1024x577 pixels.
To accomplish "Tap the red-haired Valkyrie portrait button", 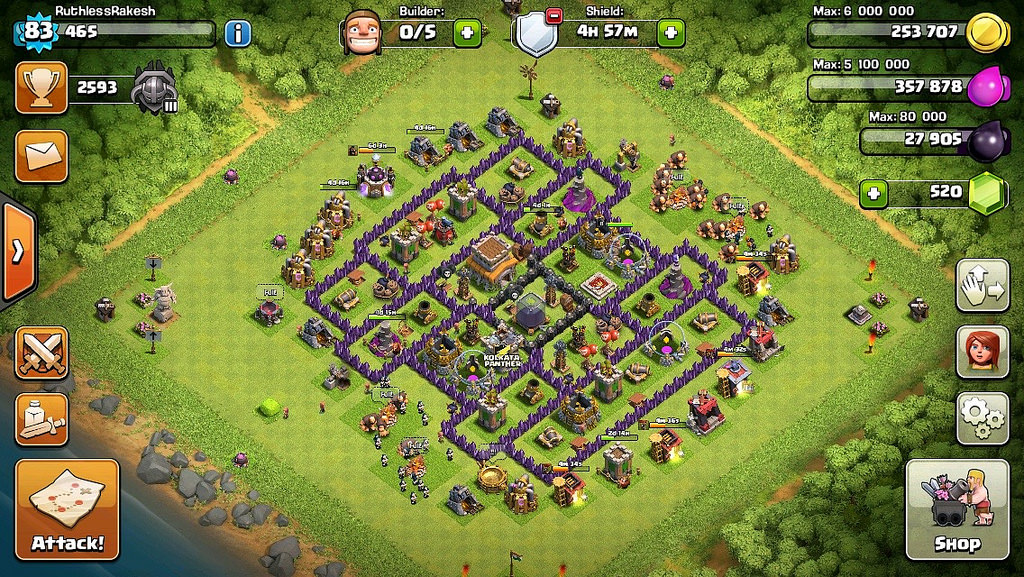I will tap(982, 352).
